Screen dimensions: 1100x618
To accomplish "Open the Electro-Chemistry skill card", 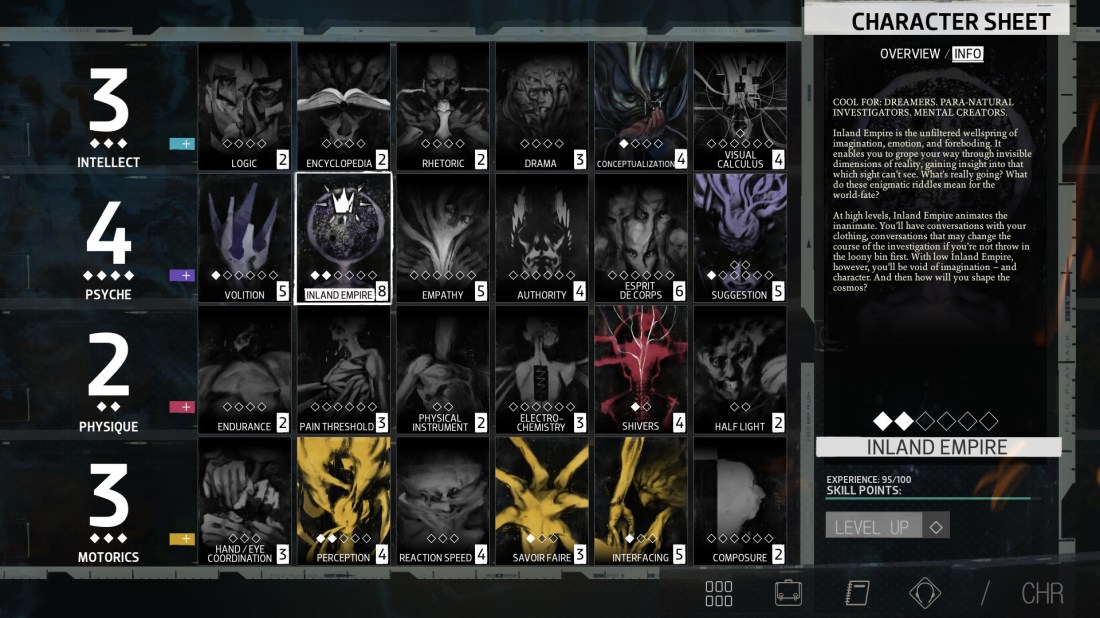I will point(541,370).
